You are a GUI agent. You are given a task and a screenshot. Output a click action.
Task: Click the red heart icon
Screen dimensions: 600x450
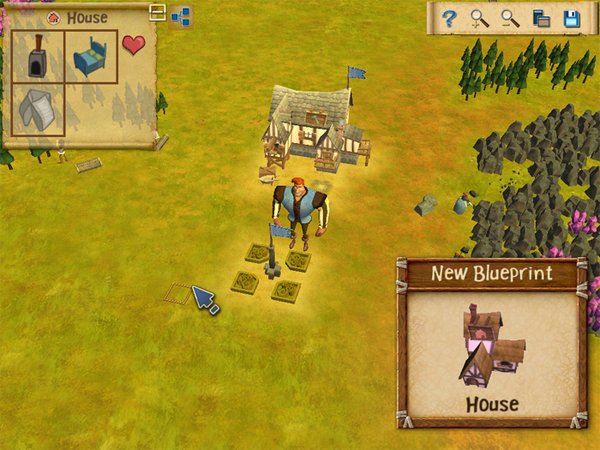pyautogui.click(x=133, y=45)
